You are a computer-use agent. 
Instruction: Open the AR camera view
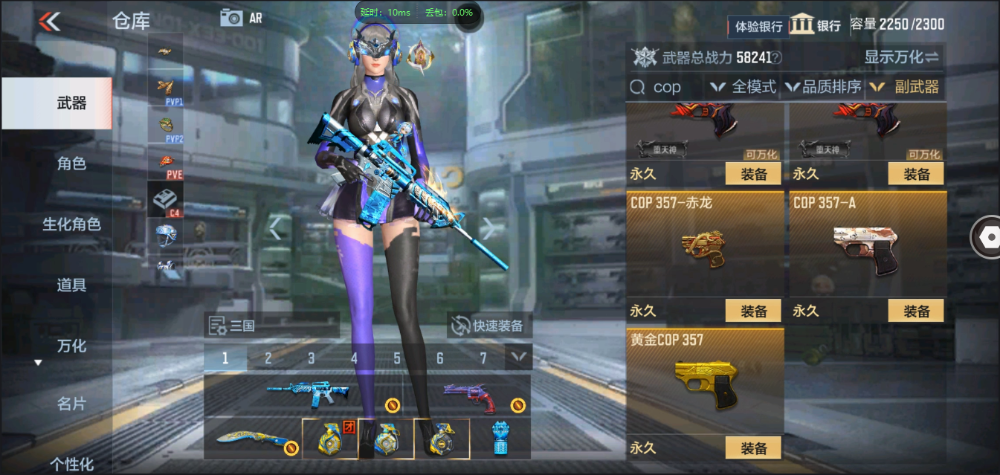tap(241, 17)
